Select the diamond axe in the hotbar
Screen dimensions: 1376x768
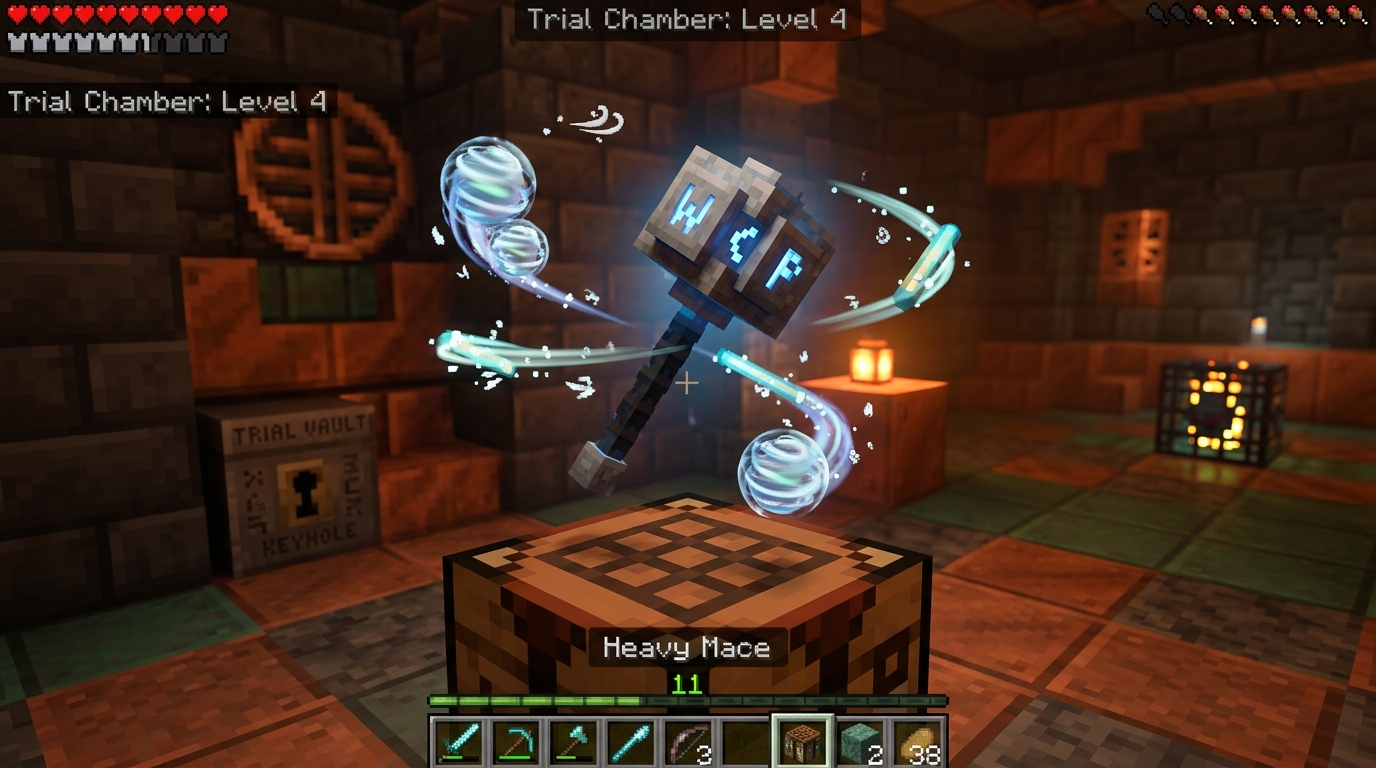coord(571,740)
